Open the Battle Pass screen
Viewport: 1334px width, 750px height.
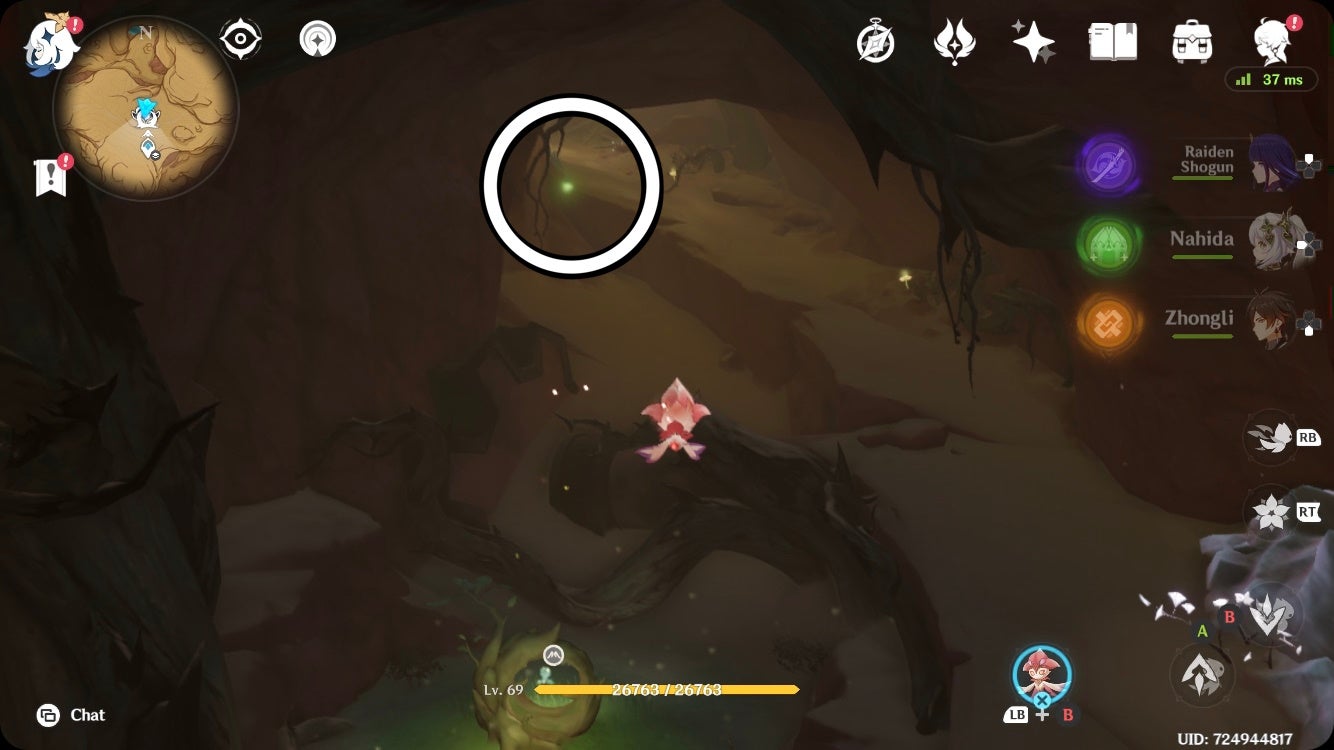click(955, 40)
